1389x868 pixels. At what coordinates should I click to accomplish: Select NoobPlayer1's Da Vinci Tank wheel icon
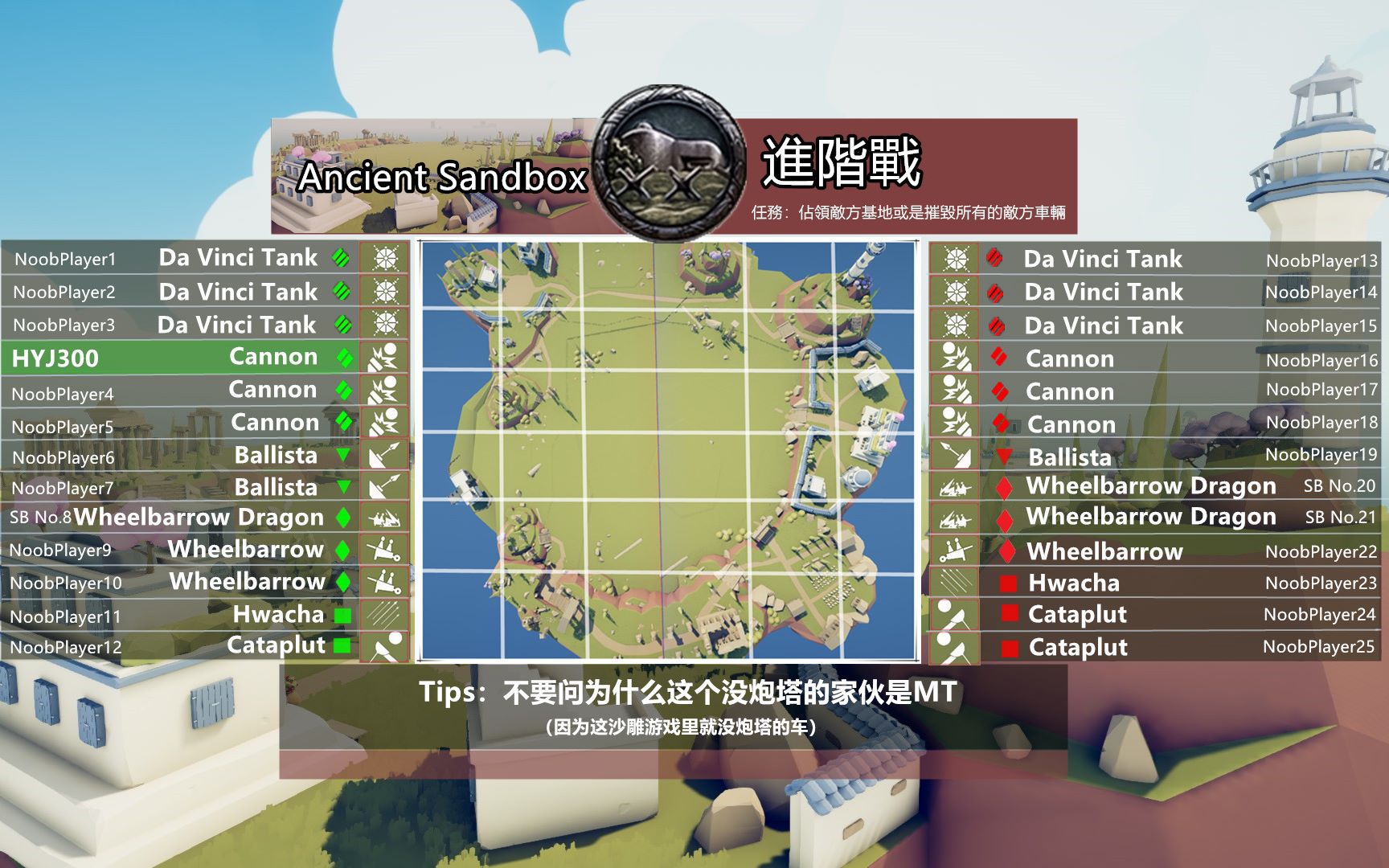(x=384, y=259)
